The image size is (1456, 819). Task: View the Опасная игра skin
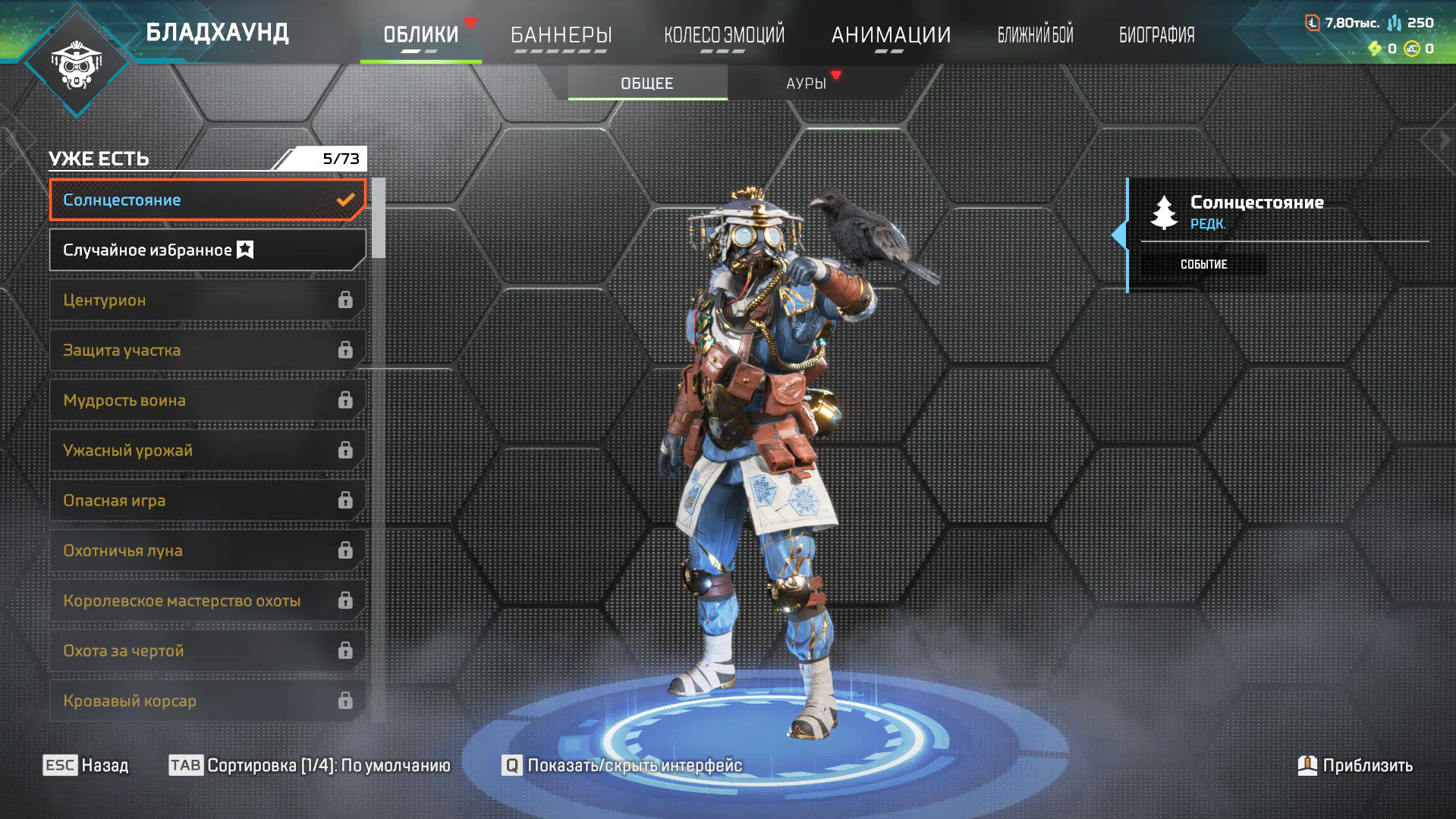207,500
